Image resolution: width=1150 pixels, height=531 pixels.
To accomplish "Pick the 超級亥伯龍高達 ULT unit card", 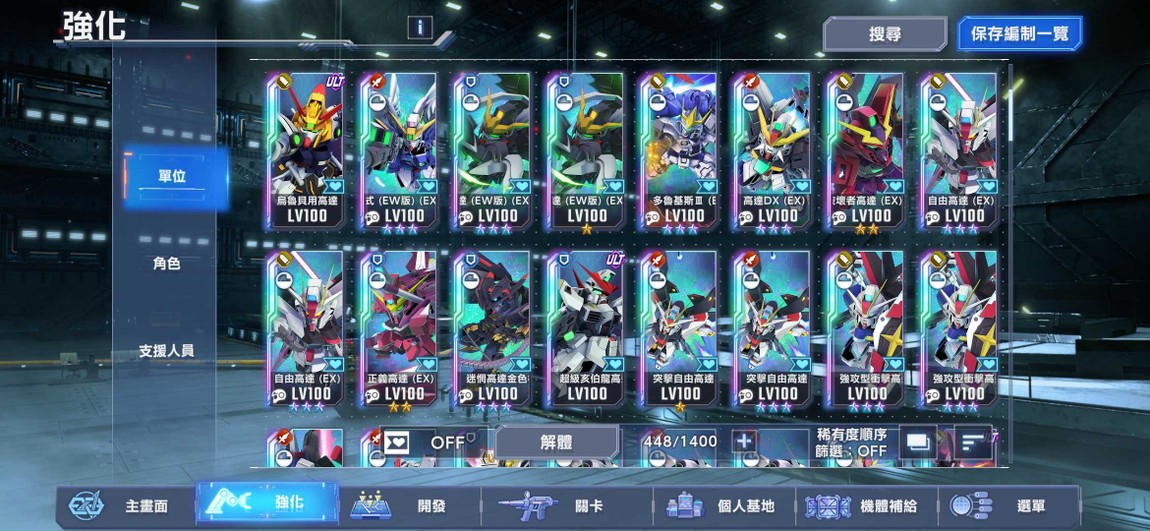I will point(587,328).
